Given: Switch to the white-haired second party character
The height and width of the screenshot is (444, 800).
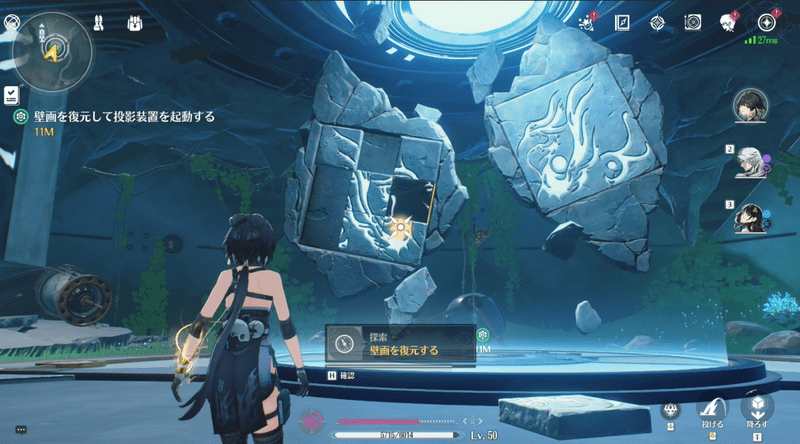Looking at the screenshot, I should (x=749, y=162).
